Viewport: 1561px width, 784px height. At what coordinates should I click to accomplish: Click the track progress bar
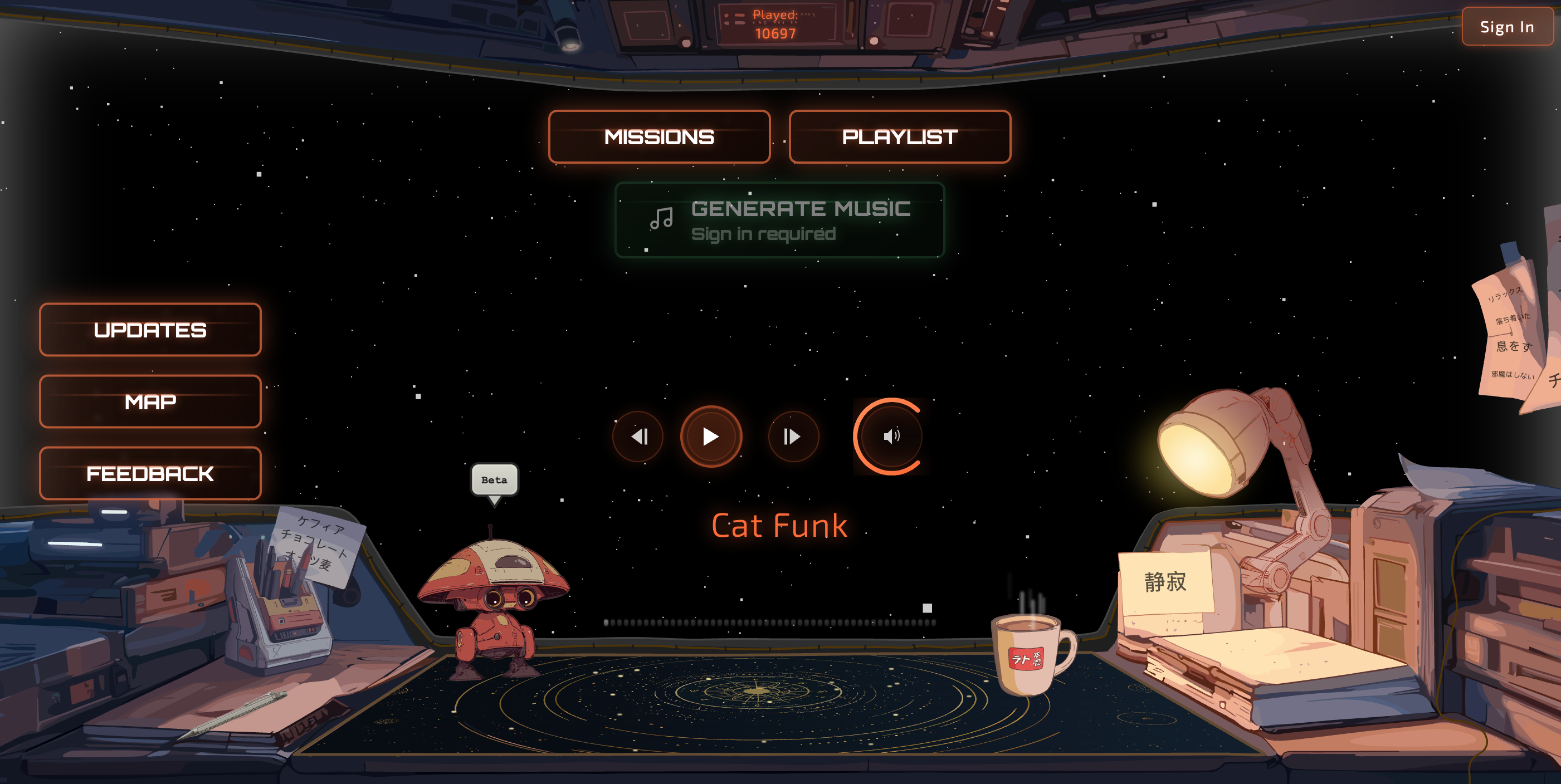click(769, 623)
